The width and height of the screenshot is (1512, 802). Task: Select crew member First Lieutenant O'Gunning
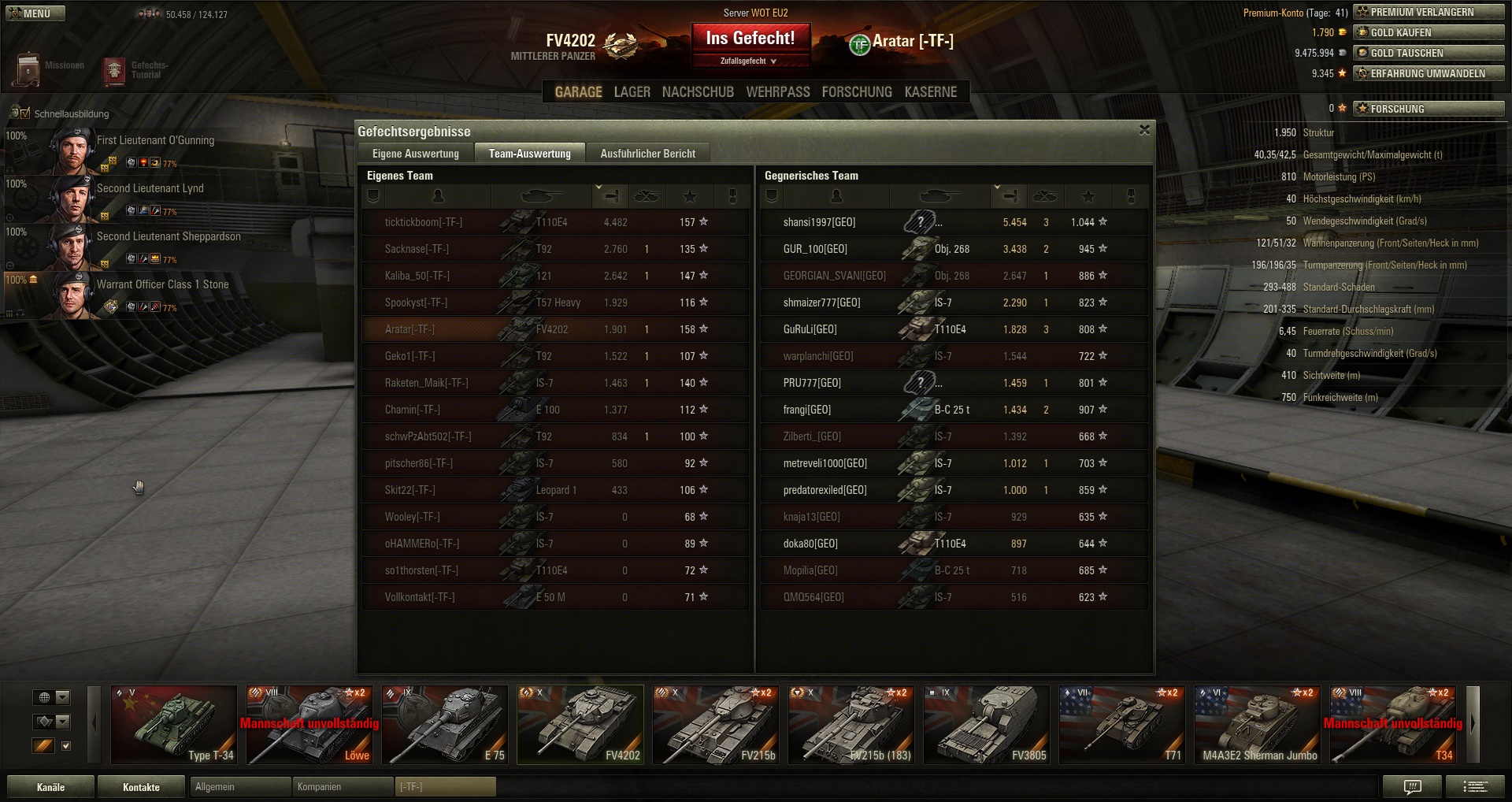tap(155, 141)
